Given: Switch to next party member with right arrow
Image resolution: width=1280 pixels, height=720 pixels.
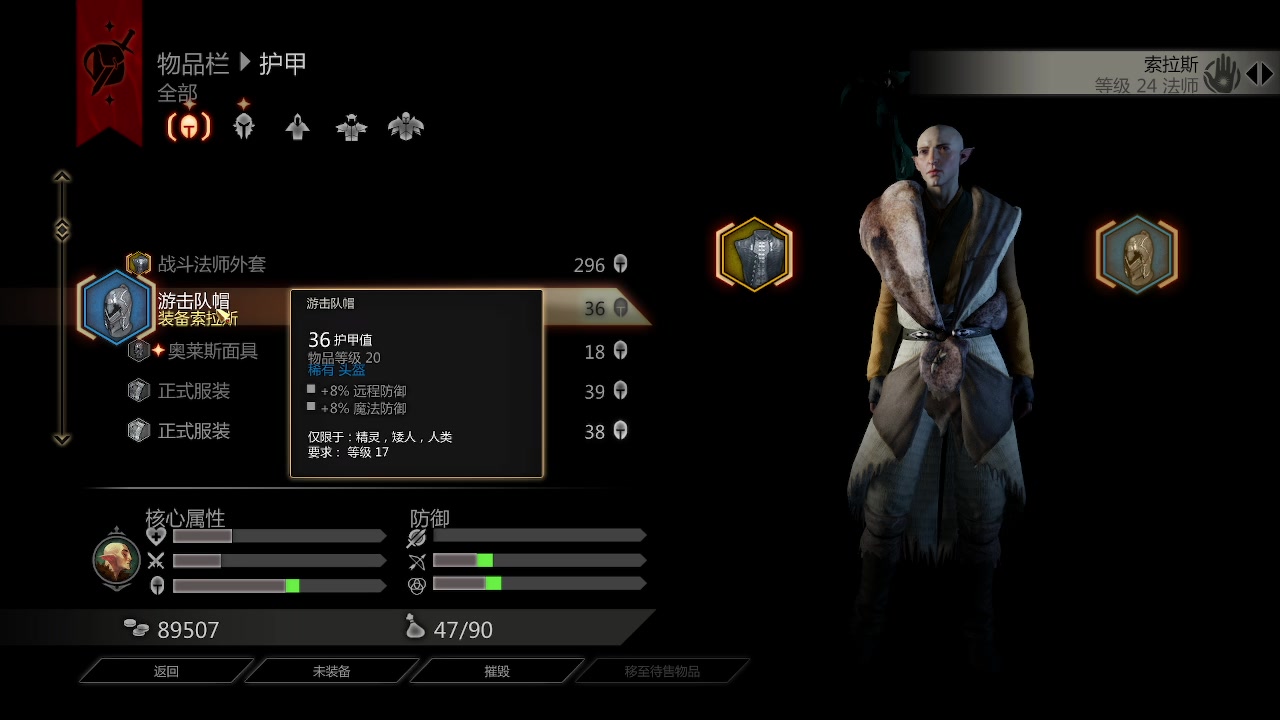Looking at the screenshot, I should point(1268,73).
